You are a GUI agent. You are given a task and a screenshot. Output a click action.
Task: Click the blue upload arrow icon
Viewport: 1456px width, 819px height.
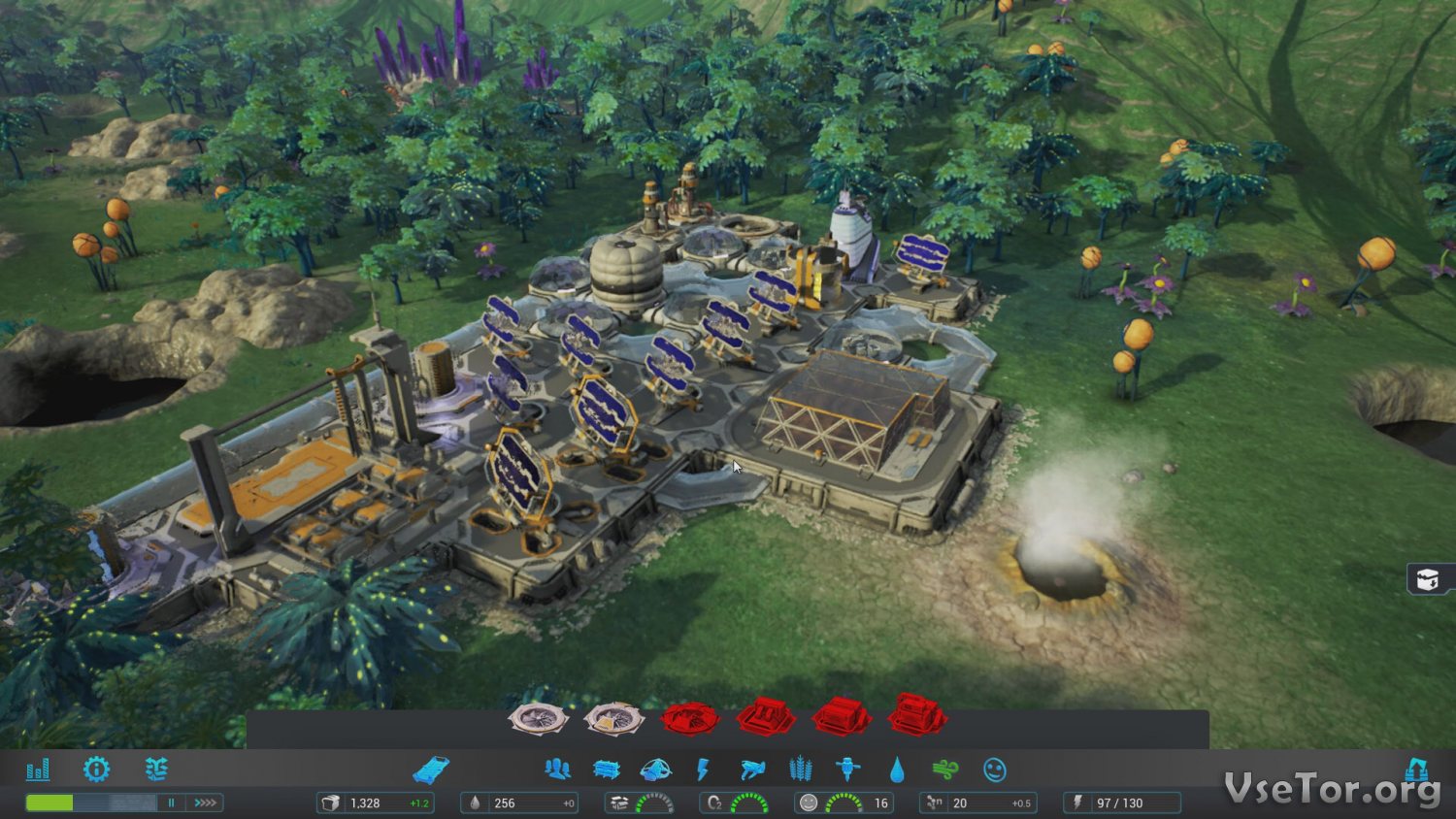coord(1417,770)
